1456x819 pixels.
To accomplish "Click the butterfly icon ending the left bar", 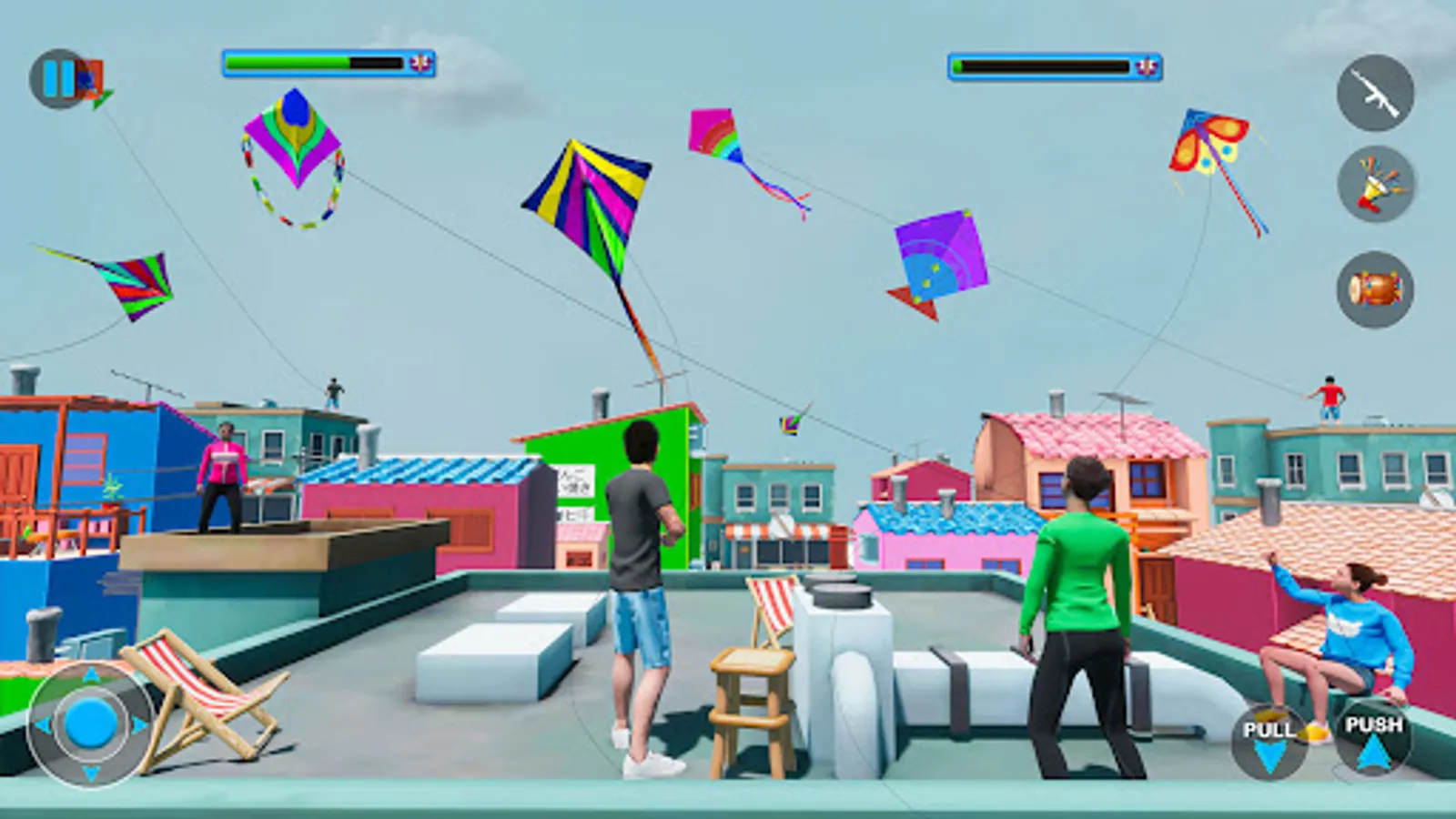I will click(x=418, y=62).
